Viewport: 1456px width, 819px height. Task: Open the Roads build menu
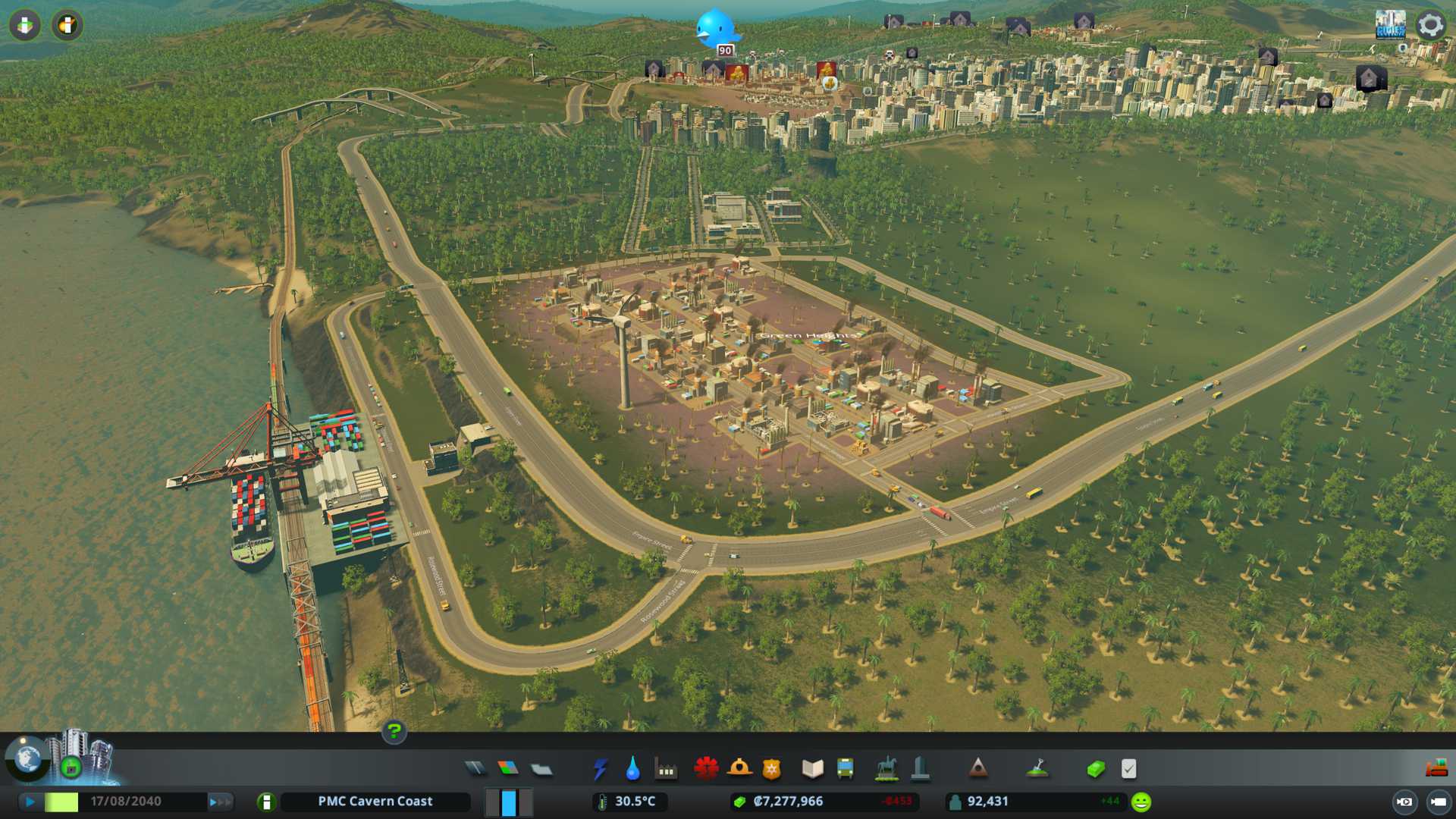pyautogui.click(x=475, y=769)
